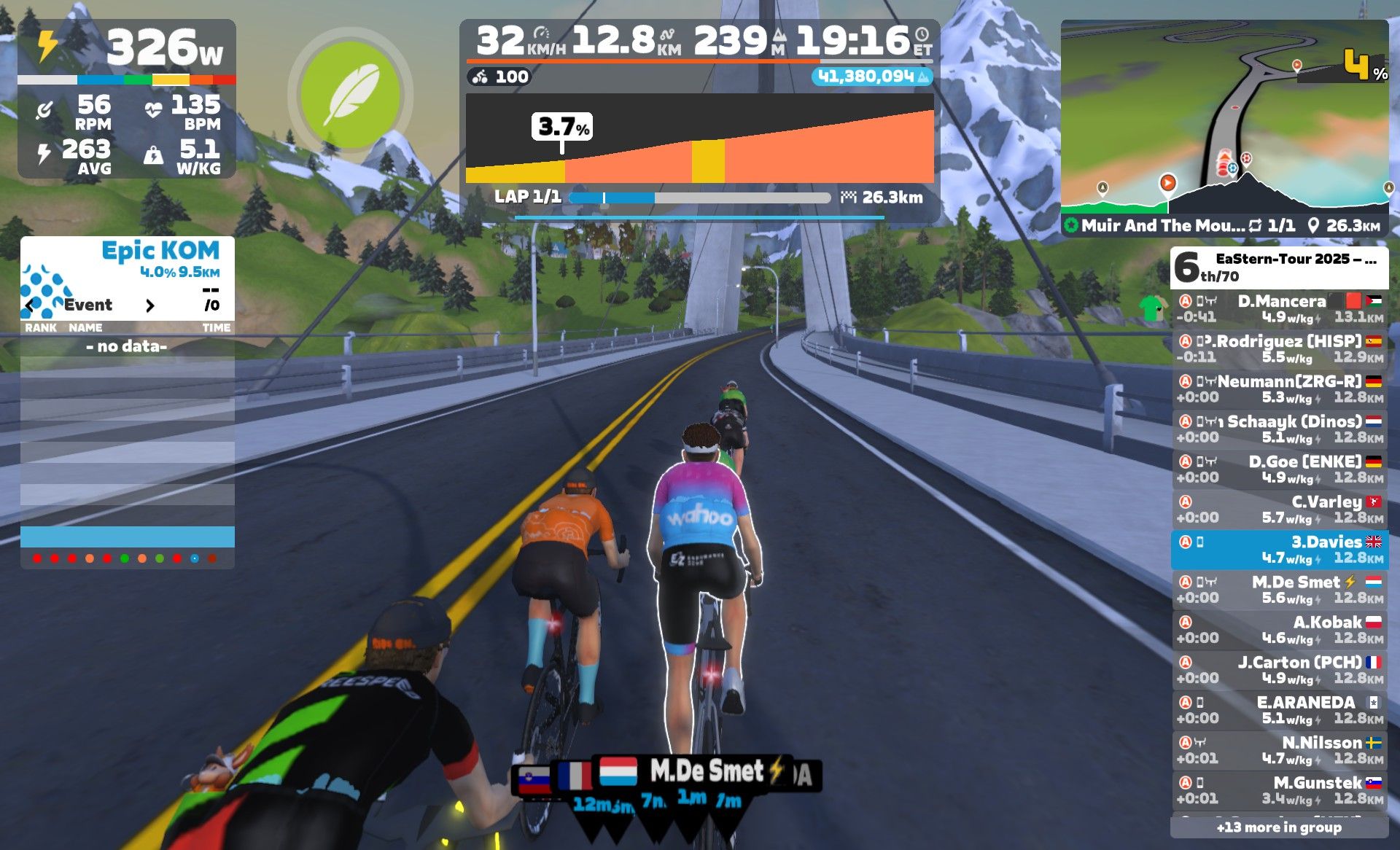Show next Epic KOM leaderboard view
Image resolution: width=1400 pixels, height=850 pixels.
pos(150,305)
